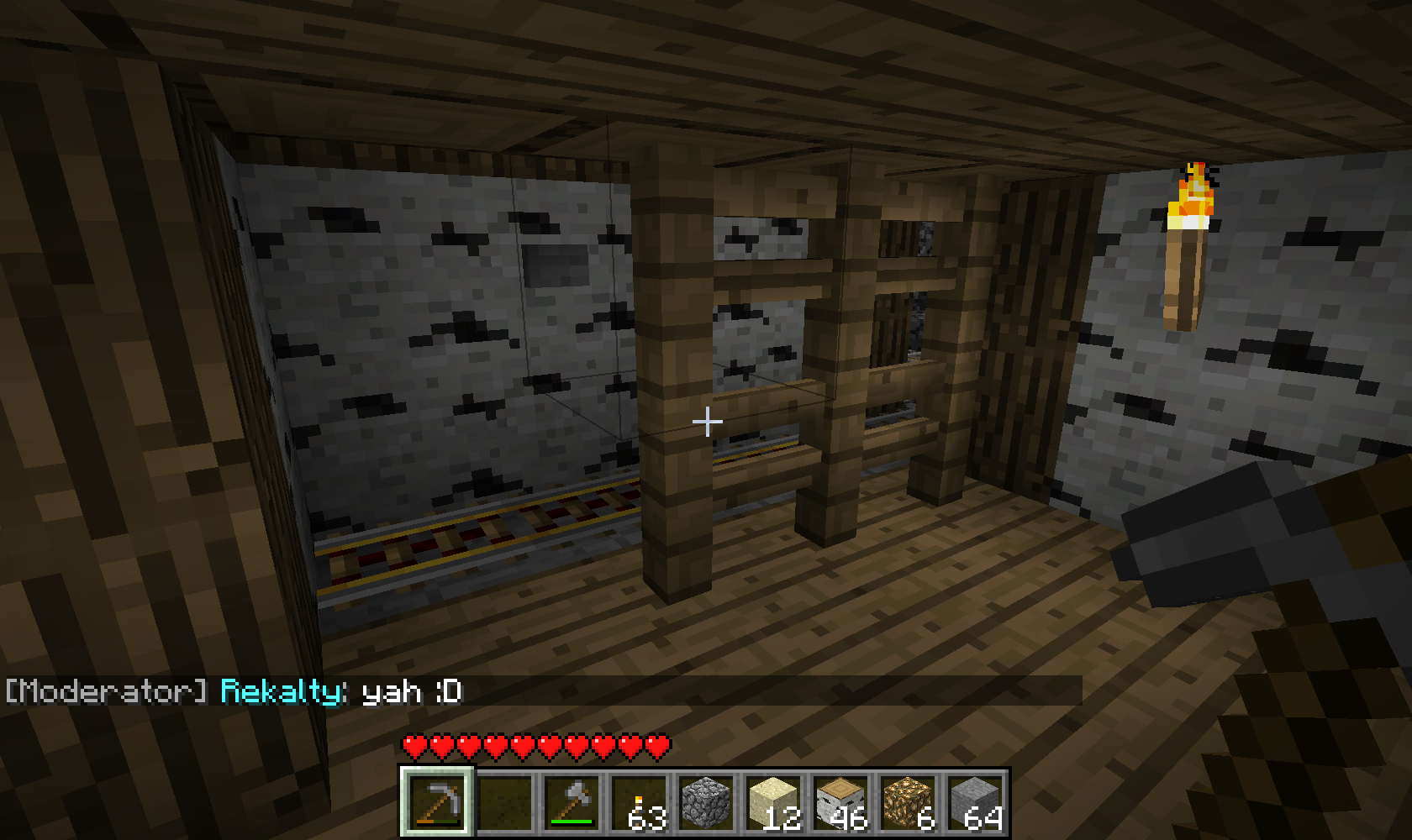1412x840 pixels.
Task: Choose the glowstone stack of 6
Action: [x=908, y=802]
